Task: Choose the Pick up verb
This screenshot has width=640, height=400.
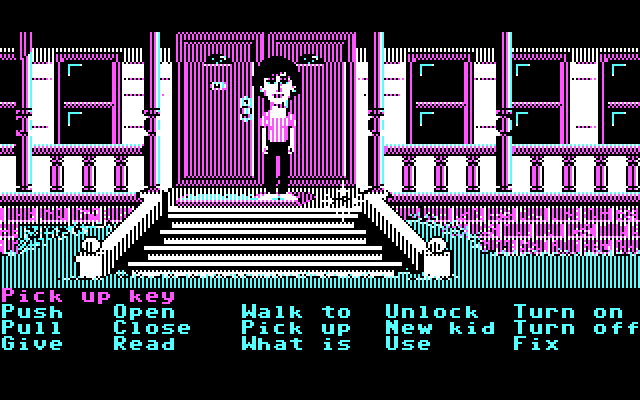Action: (296, 328)
